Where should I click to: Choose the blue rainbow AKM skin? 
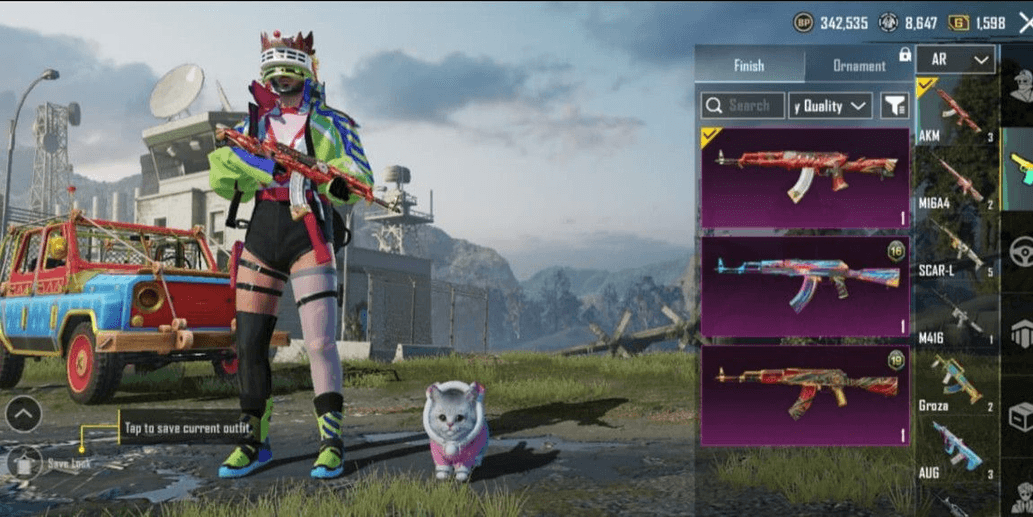click(x=805, y=287)
